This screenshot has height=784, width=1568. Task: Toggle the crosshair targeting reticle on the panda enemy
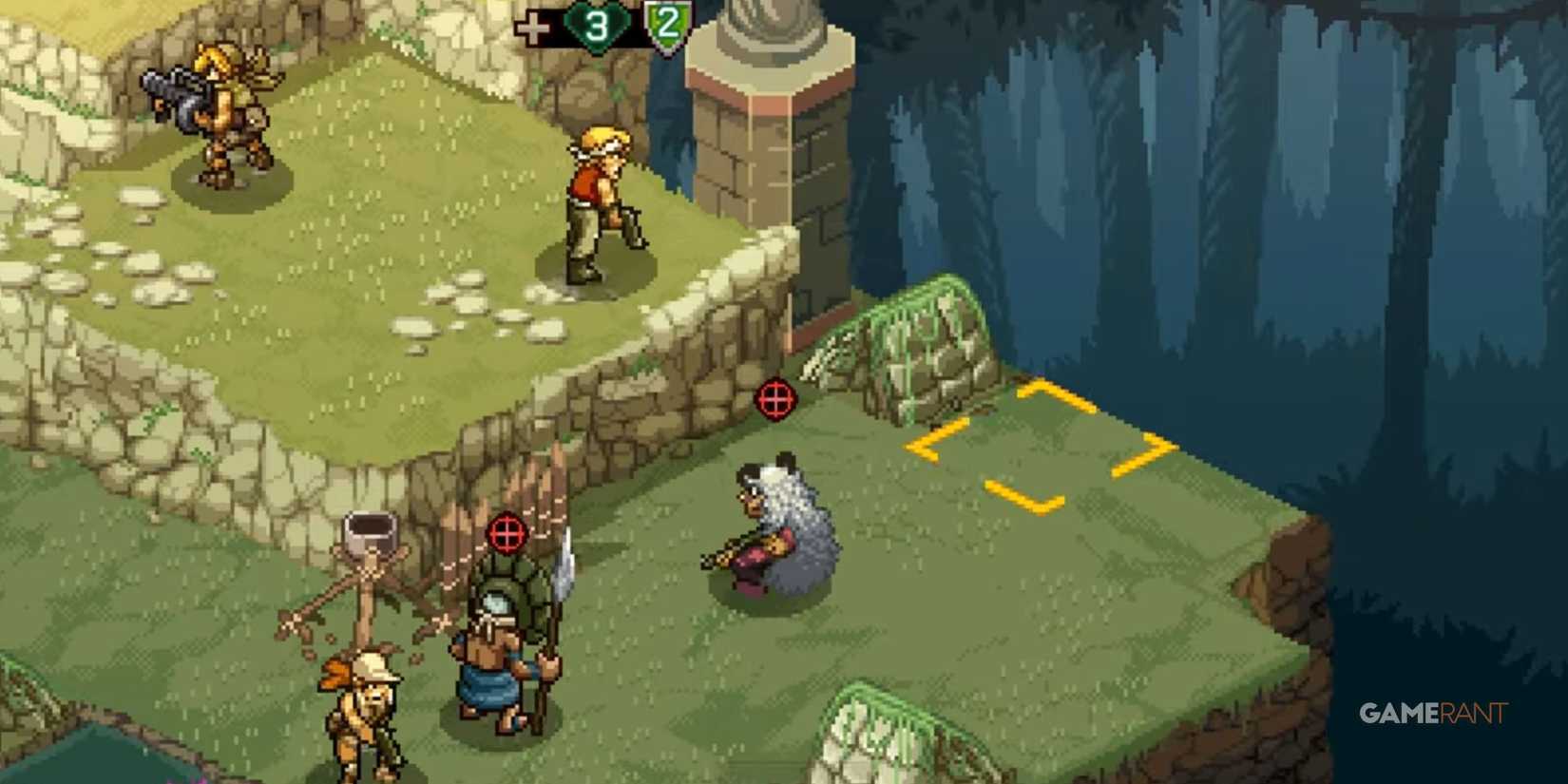pyautogui.click(x=777, y=400)
